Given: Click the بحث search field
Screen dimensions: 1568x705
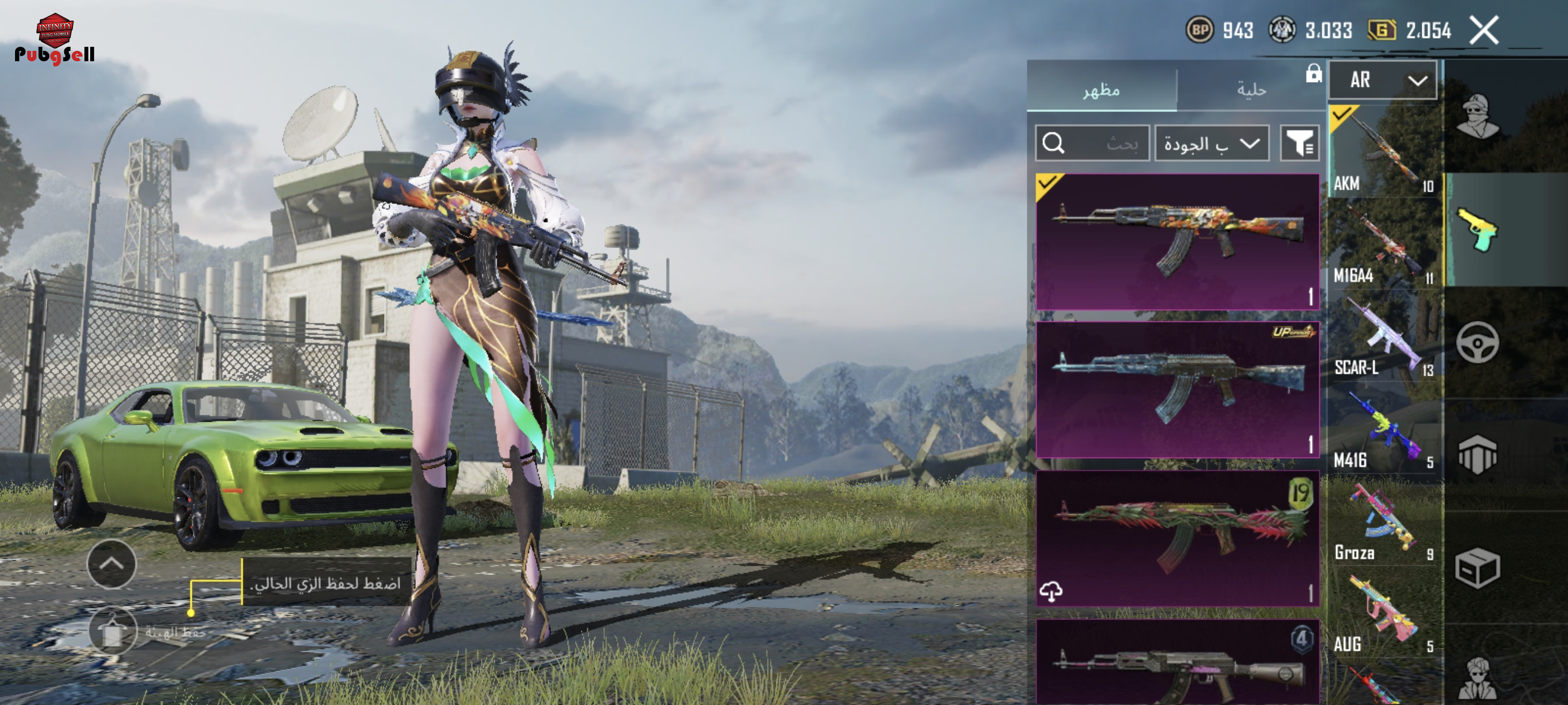Looking at the screenshot, I should [1092, 143].
